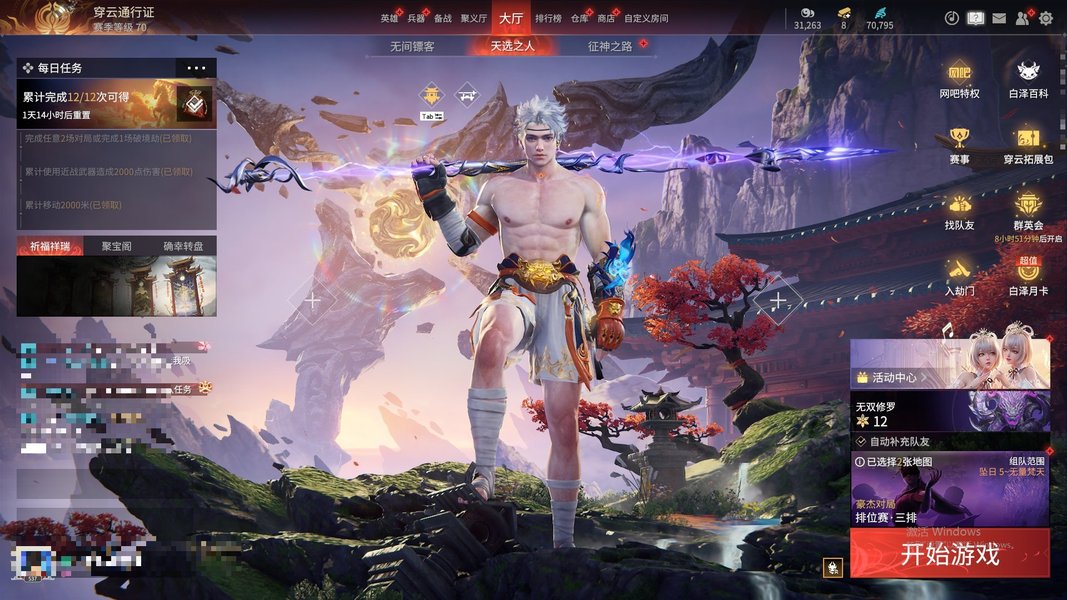The width and height of the screenshot is (1067, 600).
Task: Open the 商店 shop
Action: (x=606, y=18)
